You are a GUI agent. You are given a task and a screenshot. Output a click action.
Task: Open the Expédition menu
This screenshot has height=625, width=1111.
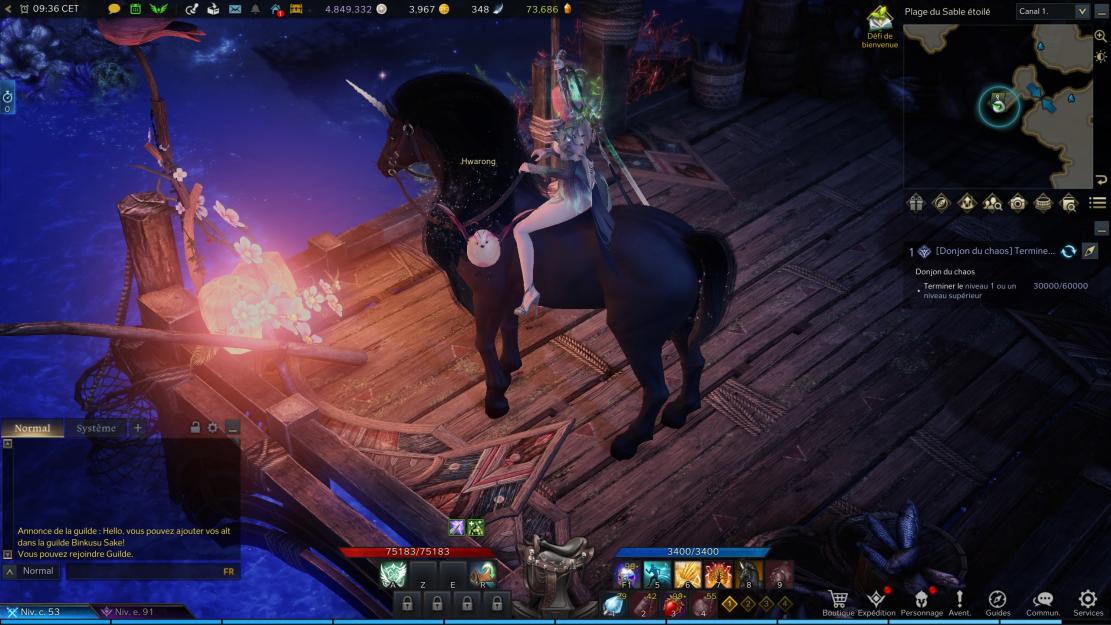[876, 600]
